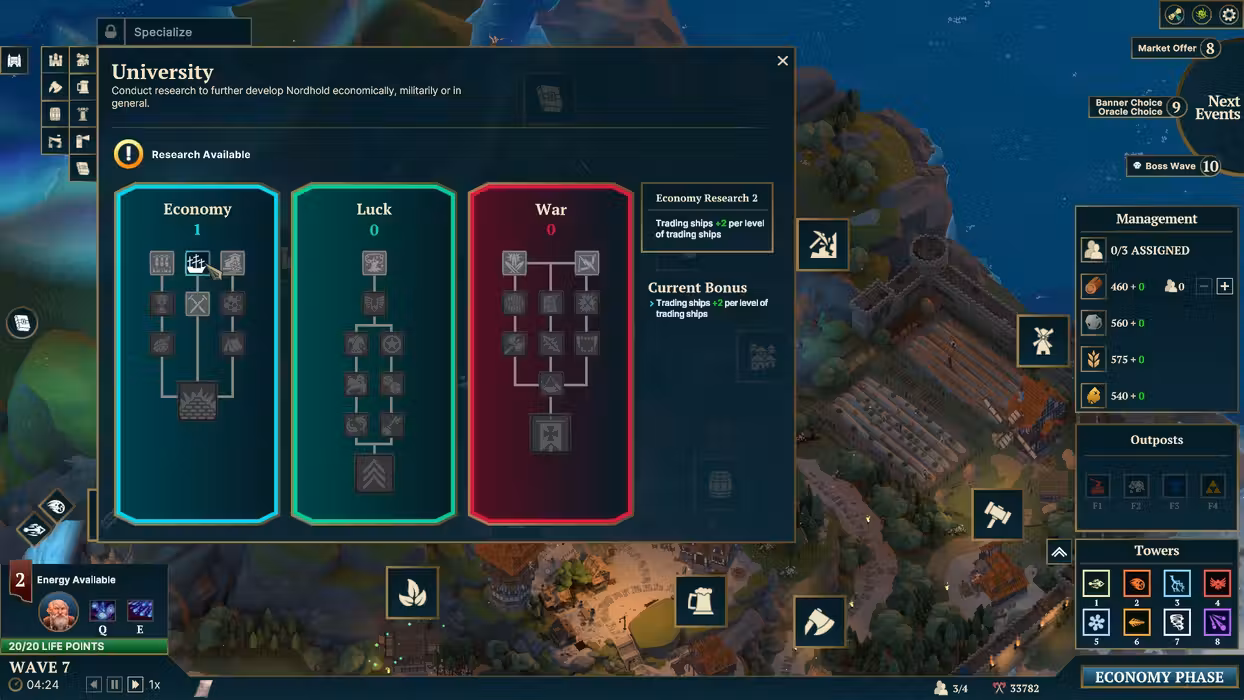Choose the Luck research tree
Viewport: 1244px width, 700px height.
click(x=373, y=210)
